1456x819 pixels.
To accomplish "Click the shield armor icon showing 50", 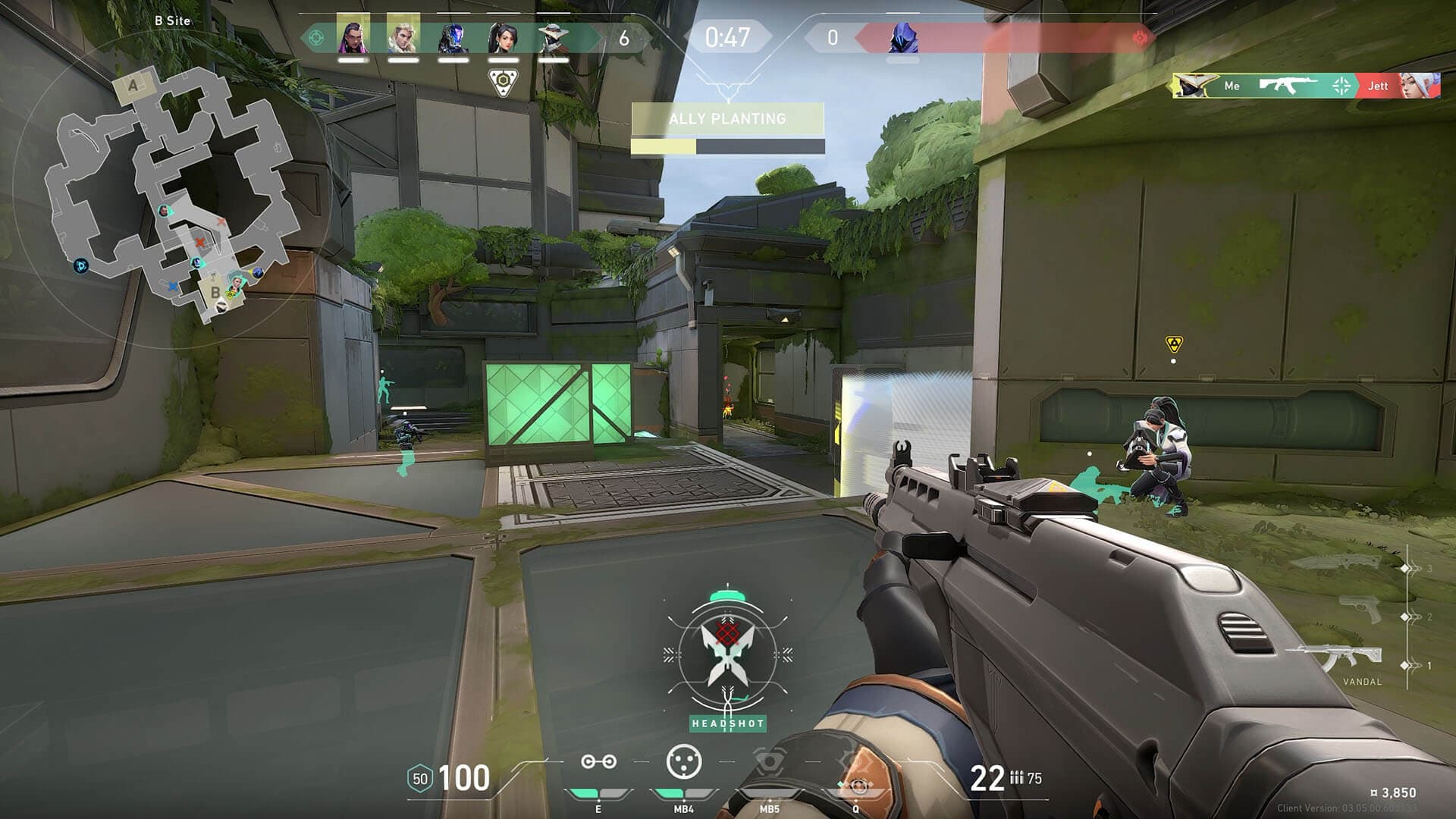I will pos(419,777).
